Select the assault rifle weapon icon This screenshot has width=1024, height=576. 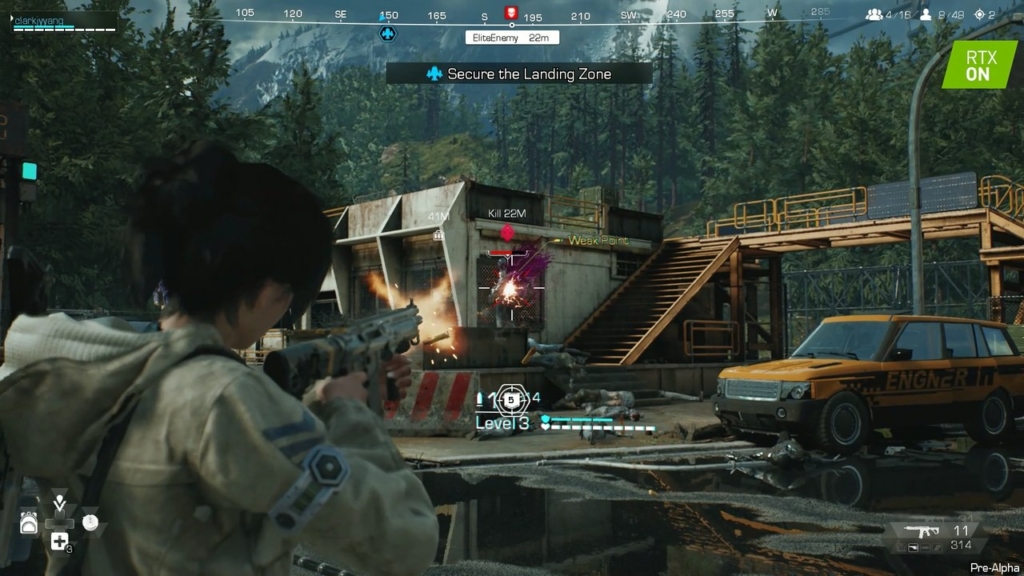pyautogui.click(x=920, y=531)
